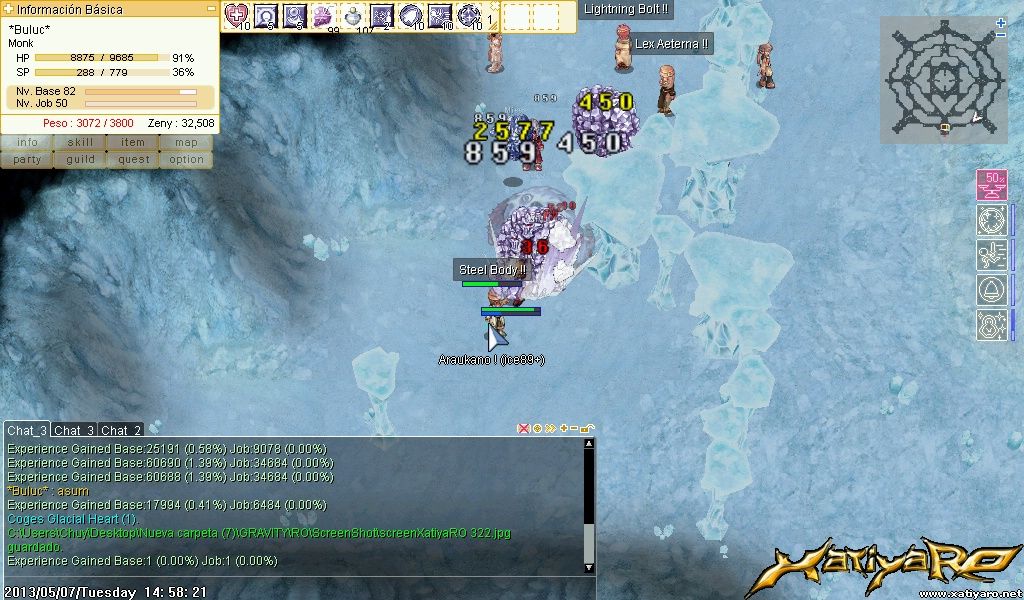Open the item inventory
The height and width of the screenshot is (600, 1024).
(133, 142)
